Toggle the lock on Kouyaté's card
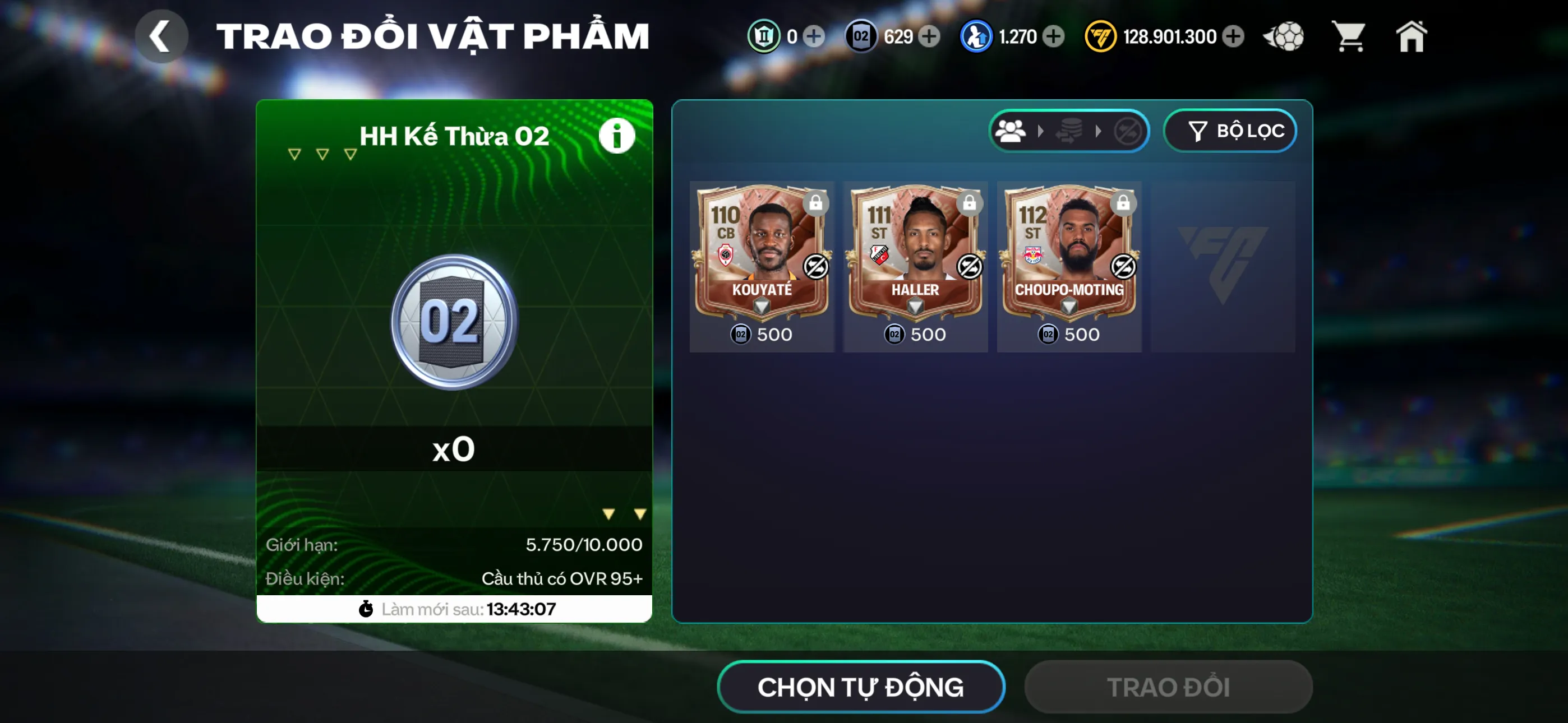Screen dimensions: 1568x723 817,203
